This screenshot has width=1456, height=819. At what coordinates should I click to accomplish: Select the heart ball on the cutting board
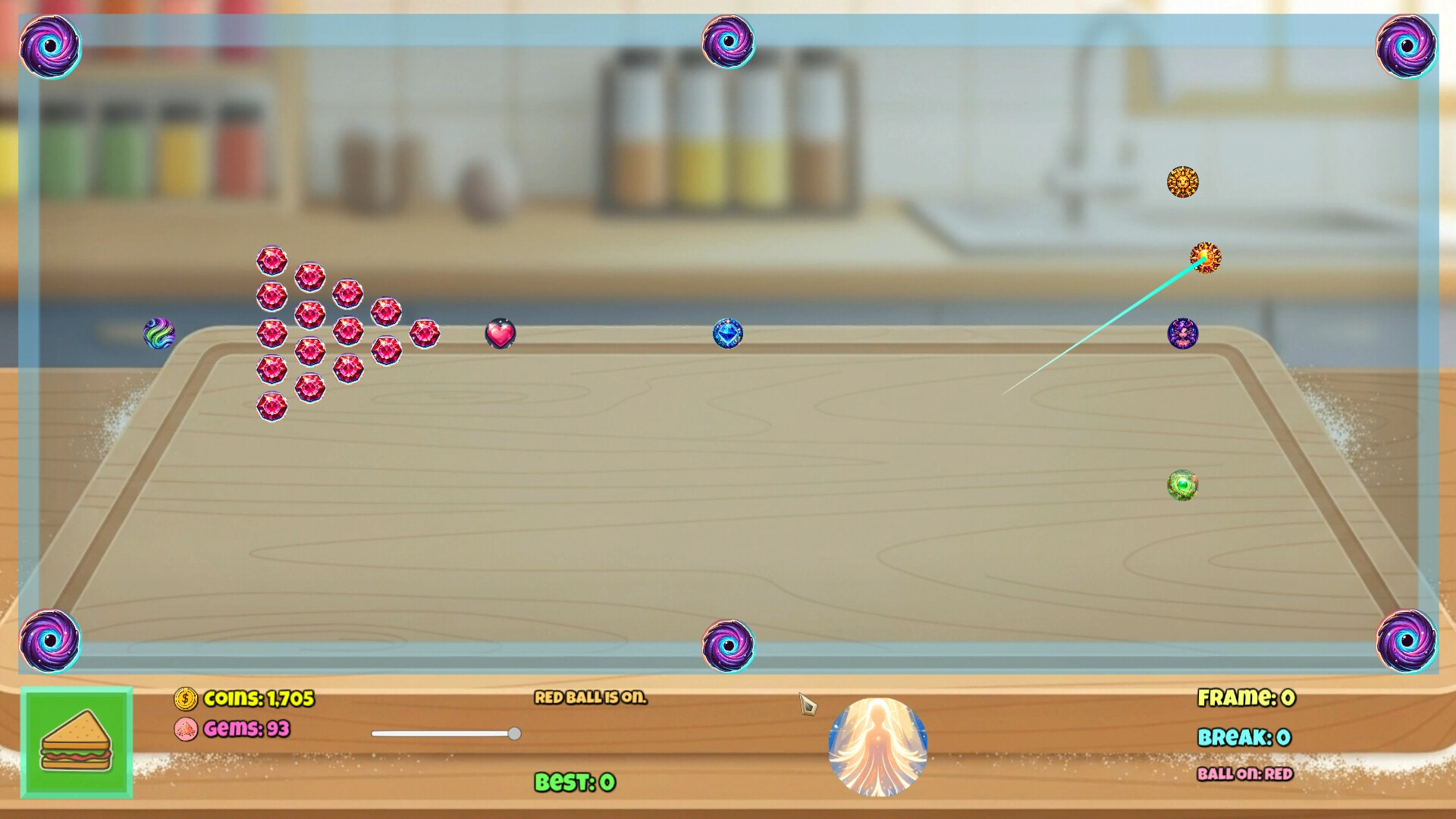(500, 332)
